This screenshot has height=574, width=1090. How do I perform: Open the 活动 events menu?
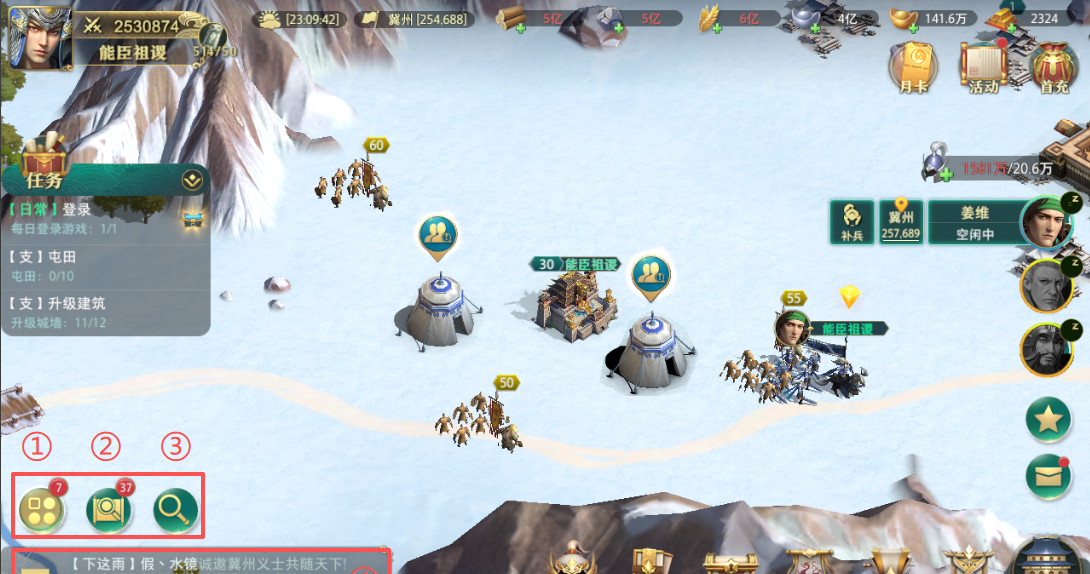[x=983, y=67]
